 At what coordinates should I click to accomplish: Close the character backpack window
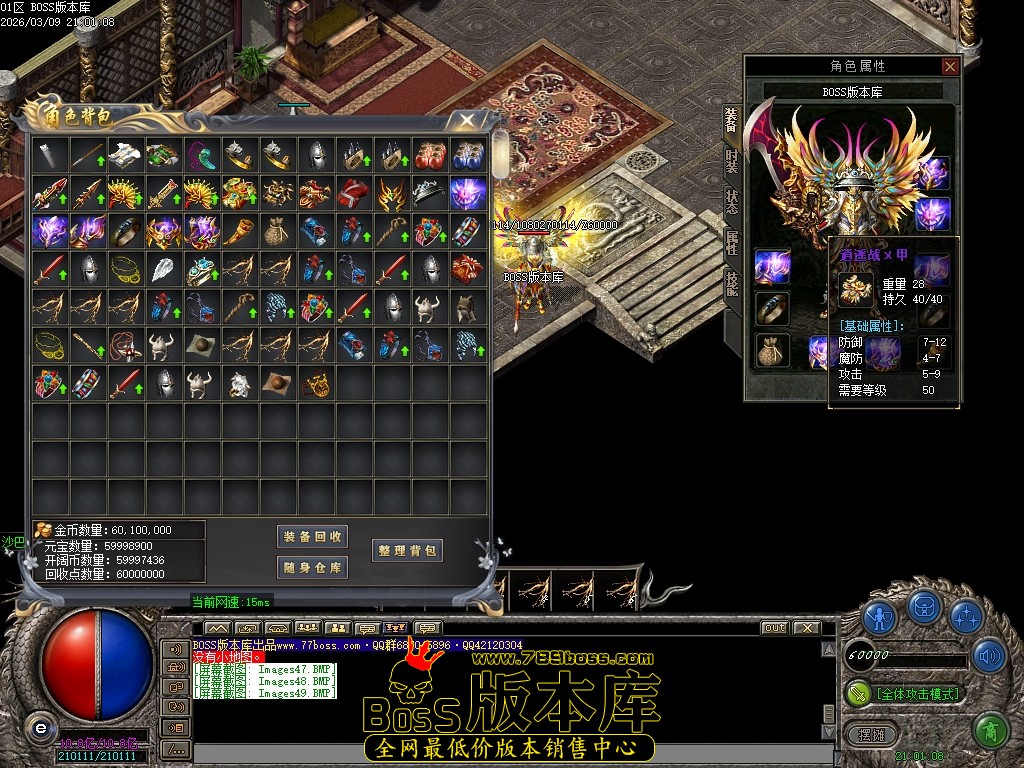tap(466, 120)
